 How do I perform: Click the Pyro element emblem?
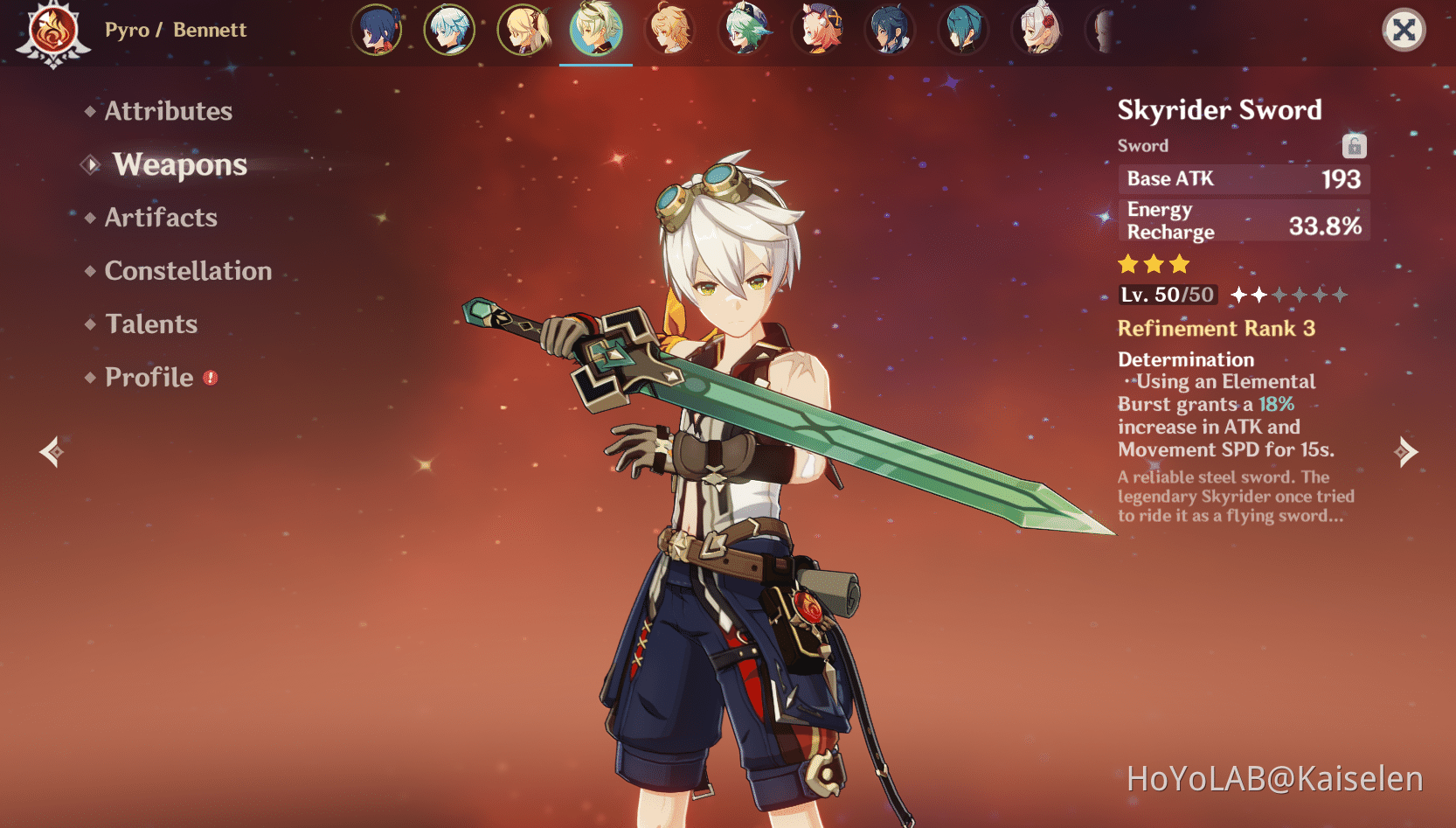(x=53, y=33)
